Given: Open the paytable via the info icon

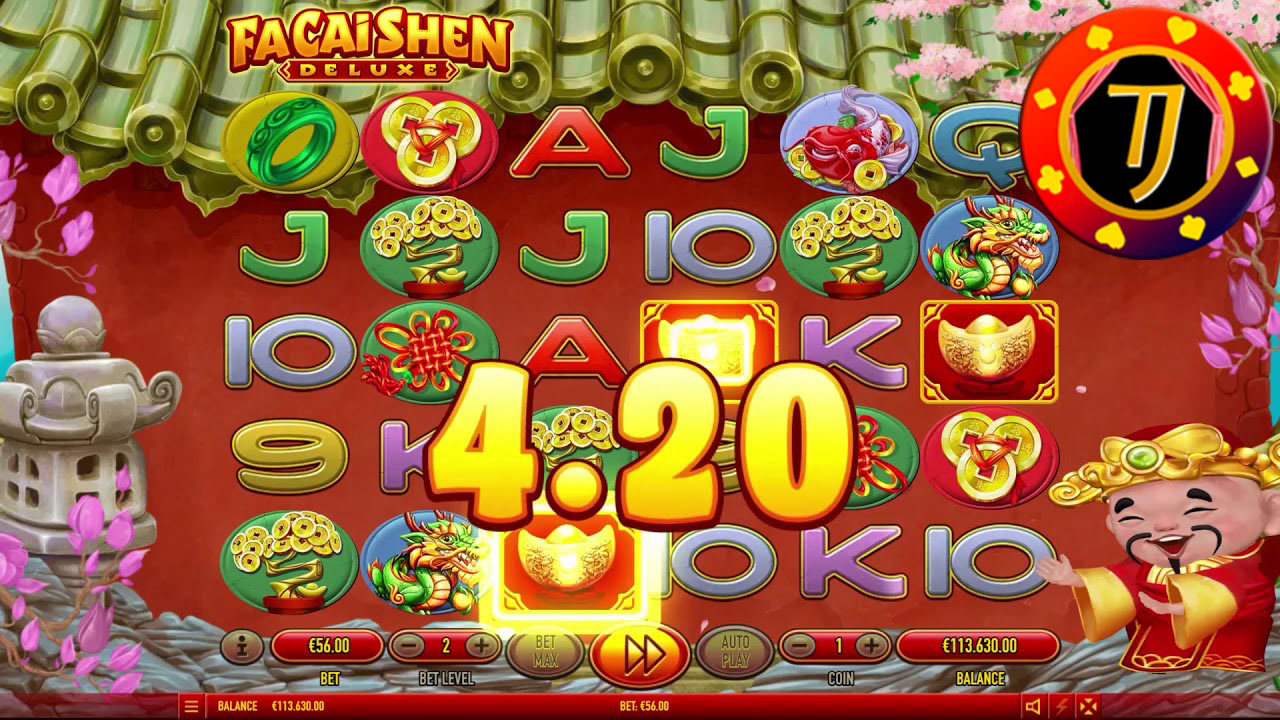Looking at the screenshot, I should [x=245, y=645].
